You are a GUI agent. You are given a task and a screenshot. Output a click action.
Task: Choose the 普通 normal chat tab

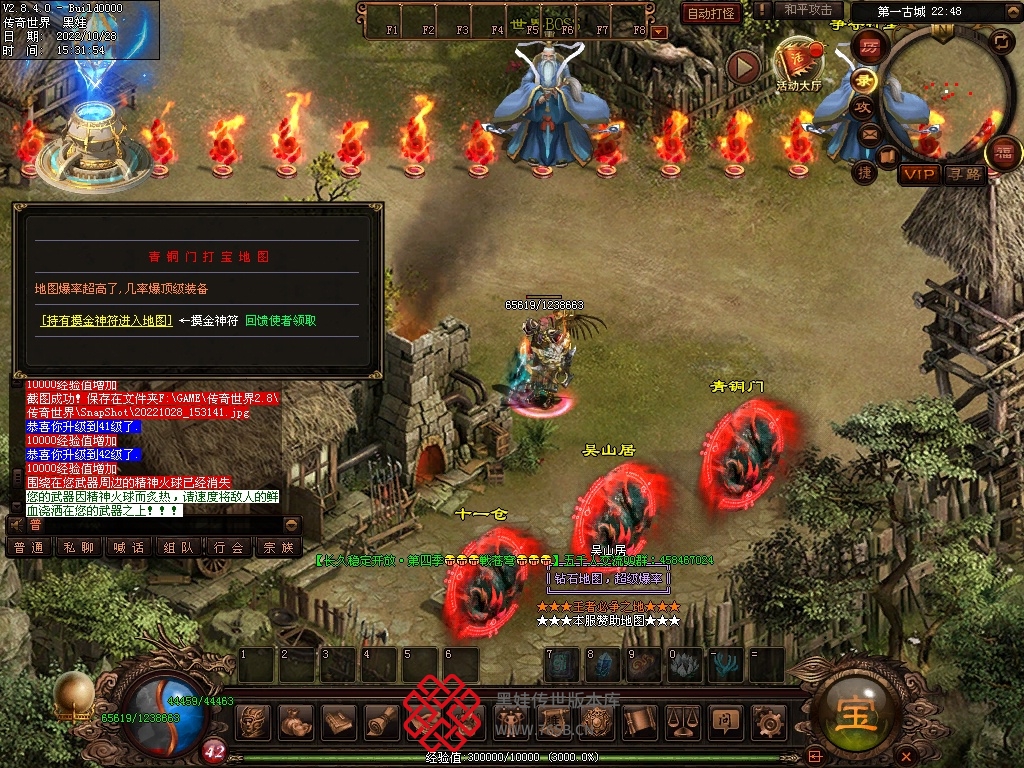(x=29, y=548)
